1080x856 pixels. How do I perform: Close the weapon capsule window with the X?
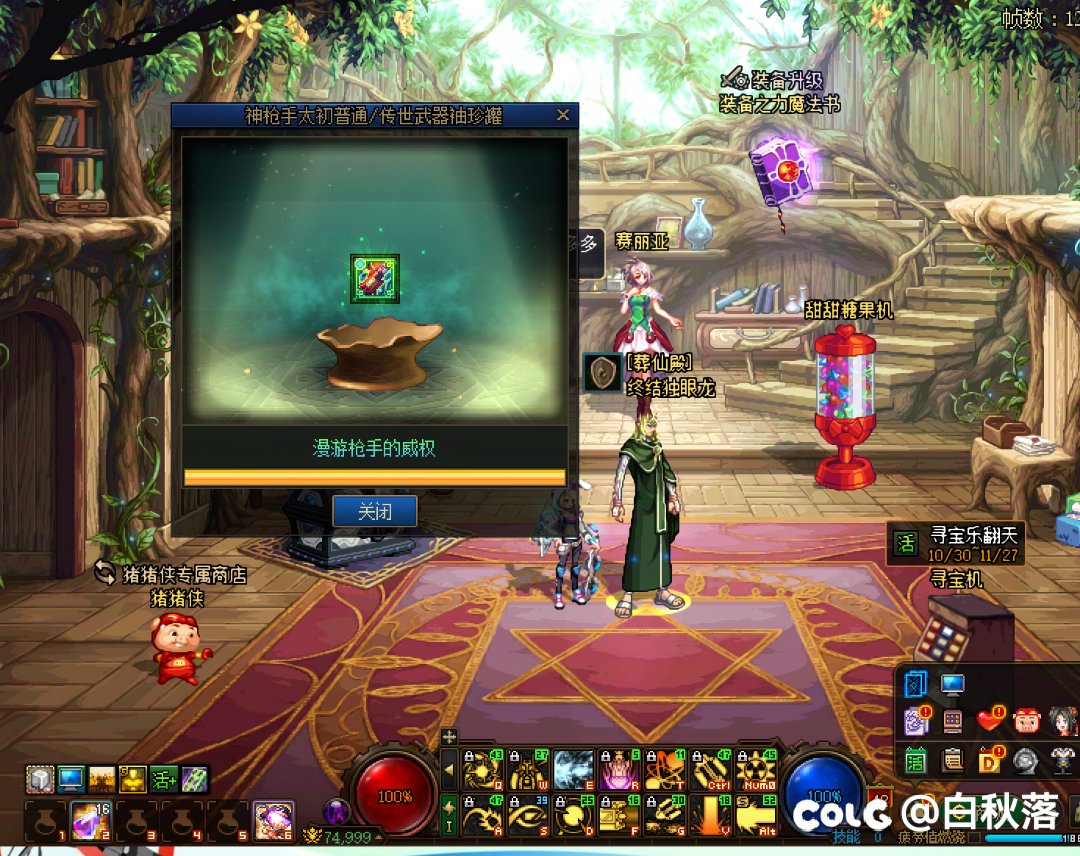563,115
